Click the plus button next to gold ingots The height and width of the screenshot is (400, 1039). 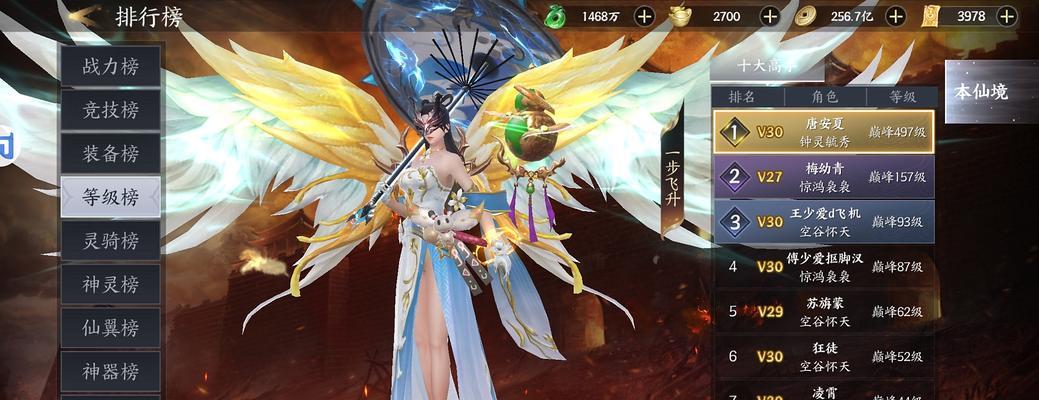click(769, 16)
